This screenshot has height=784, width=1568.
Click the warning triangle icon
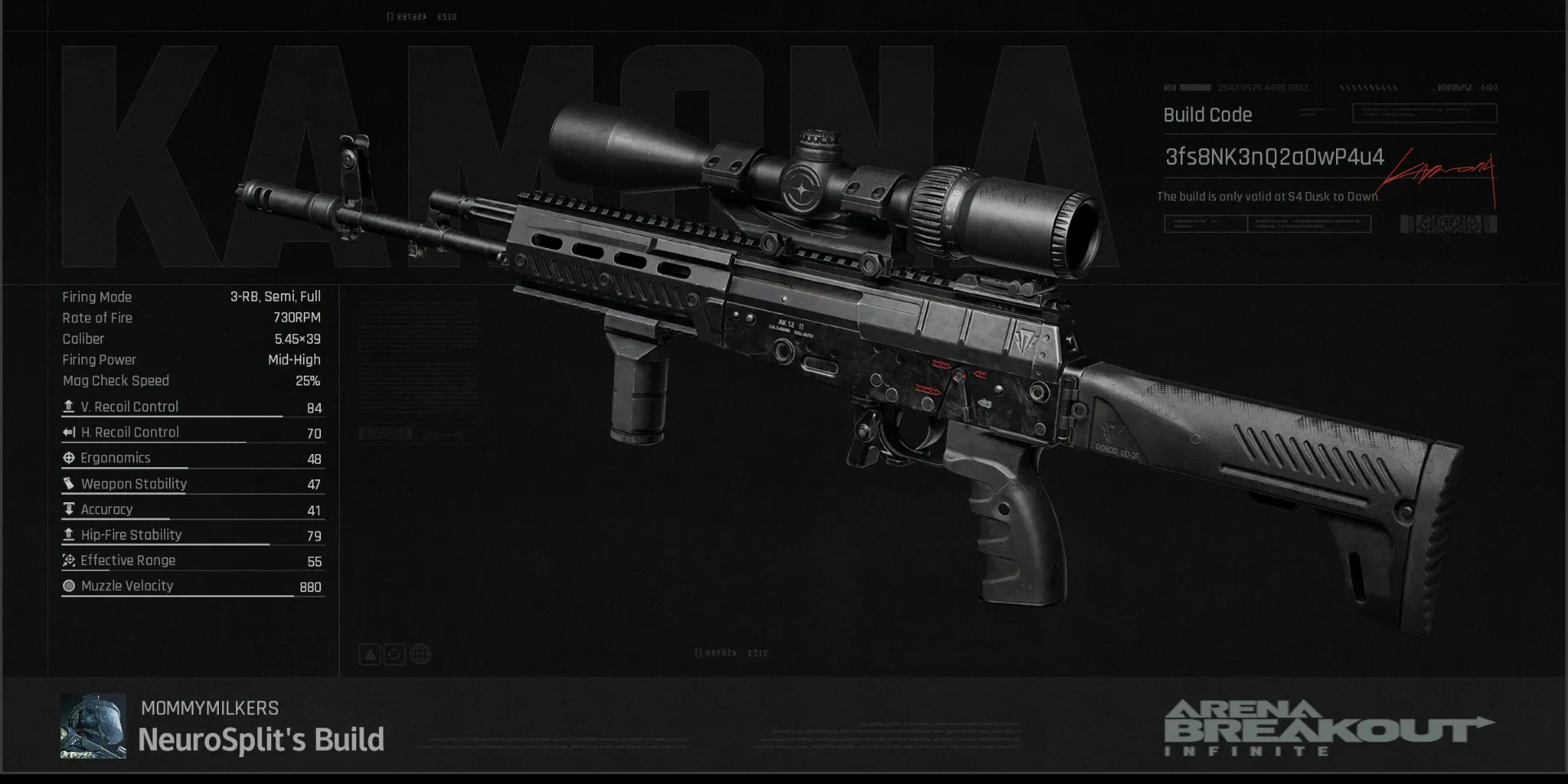pyautogui.click(x=370, y=654)
